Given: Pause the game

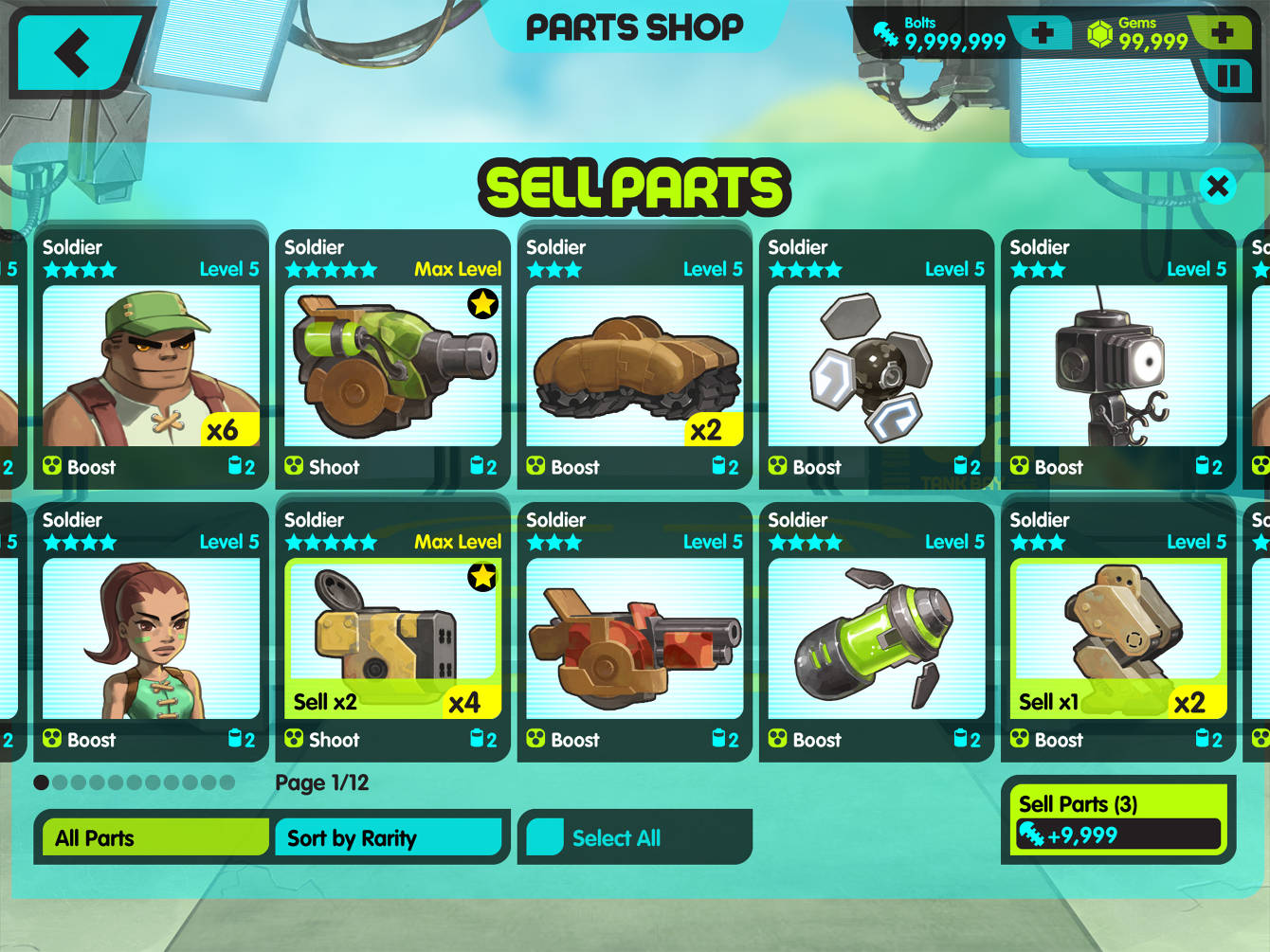Looking at the screenshot, I should click(x=1228, y=76).
